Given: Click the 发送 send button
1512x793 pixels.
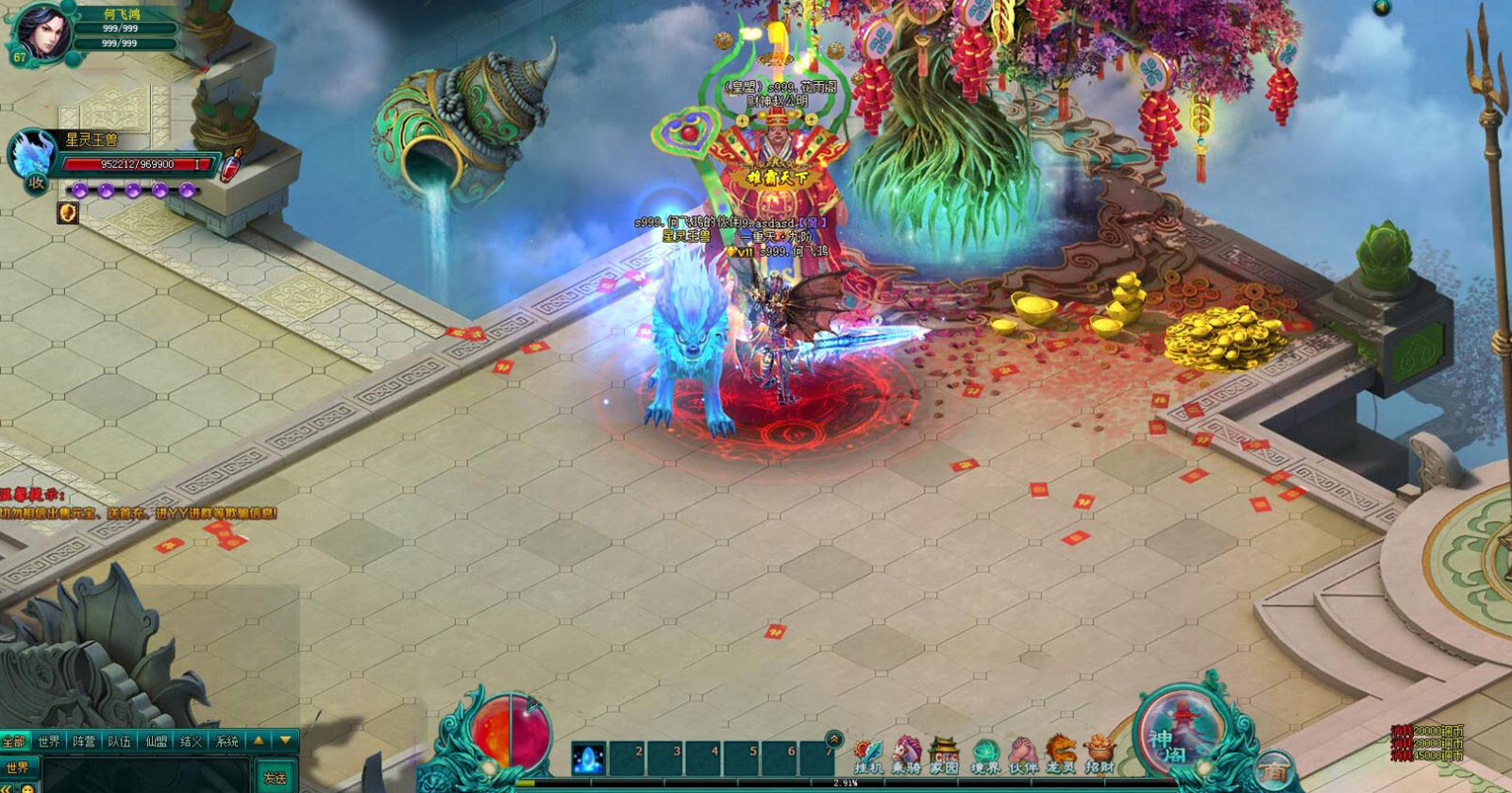Looking at the screenshot, I should 275,778.
